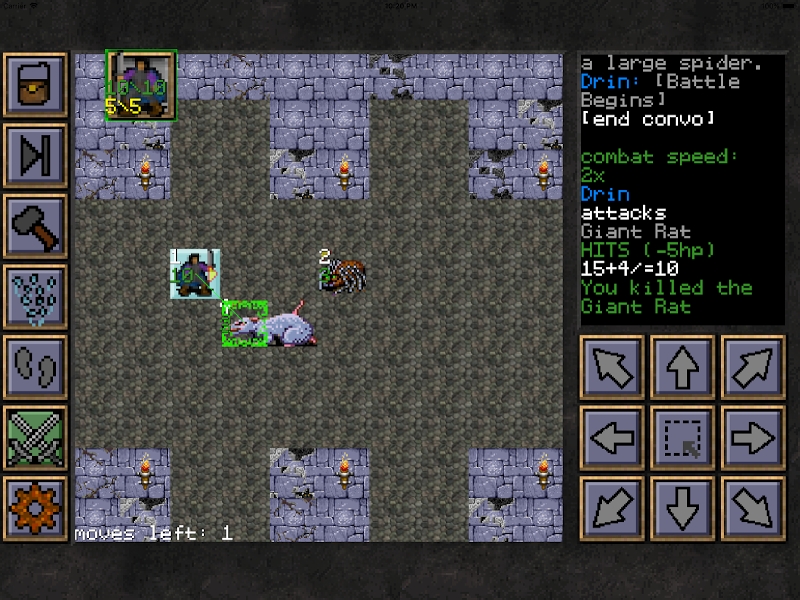Click the center tile-select cursor button

click(682, 438)
